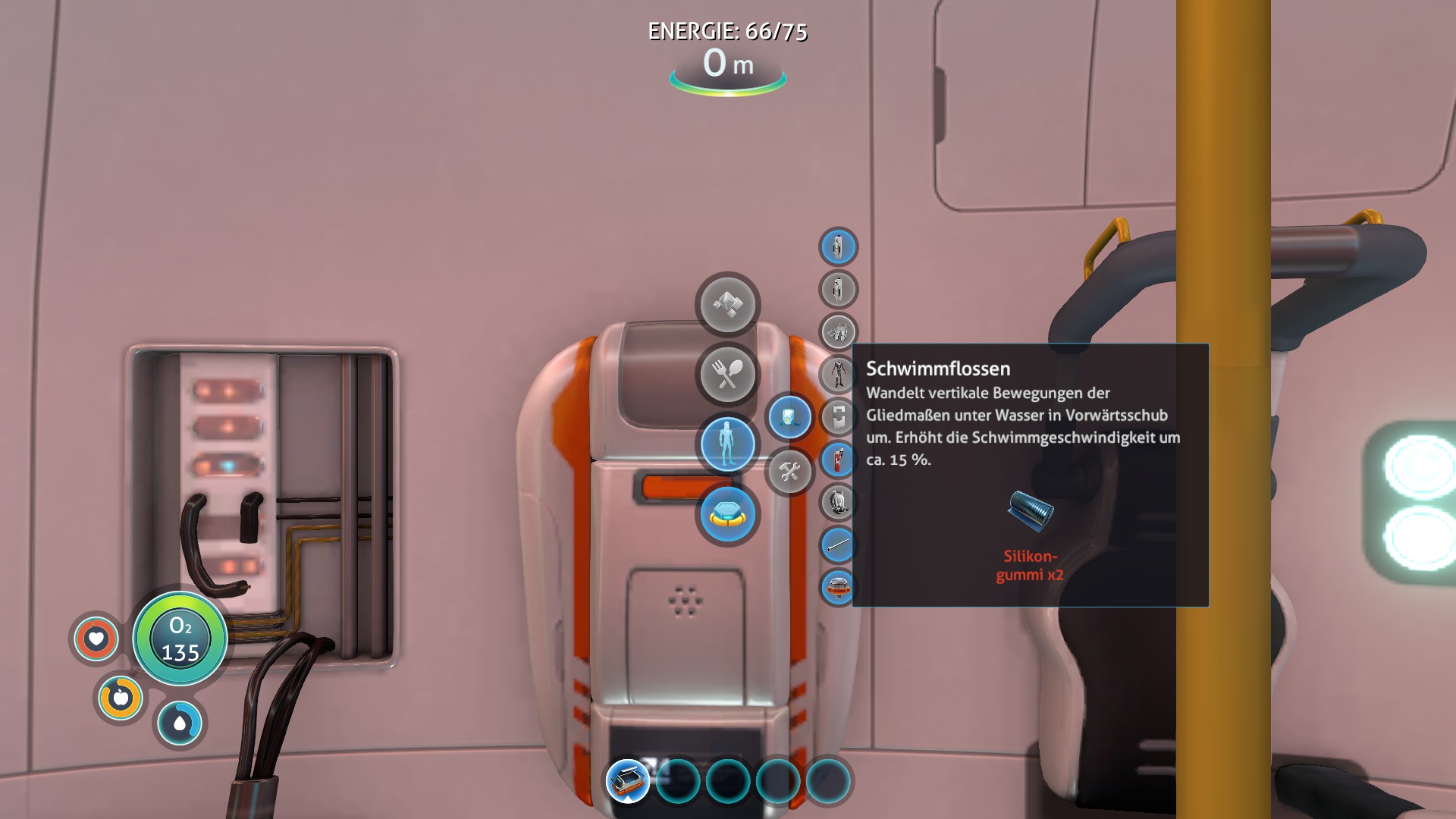
Task: Select the first hotbar slot item
Action: click(628, 780)
